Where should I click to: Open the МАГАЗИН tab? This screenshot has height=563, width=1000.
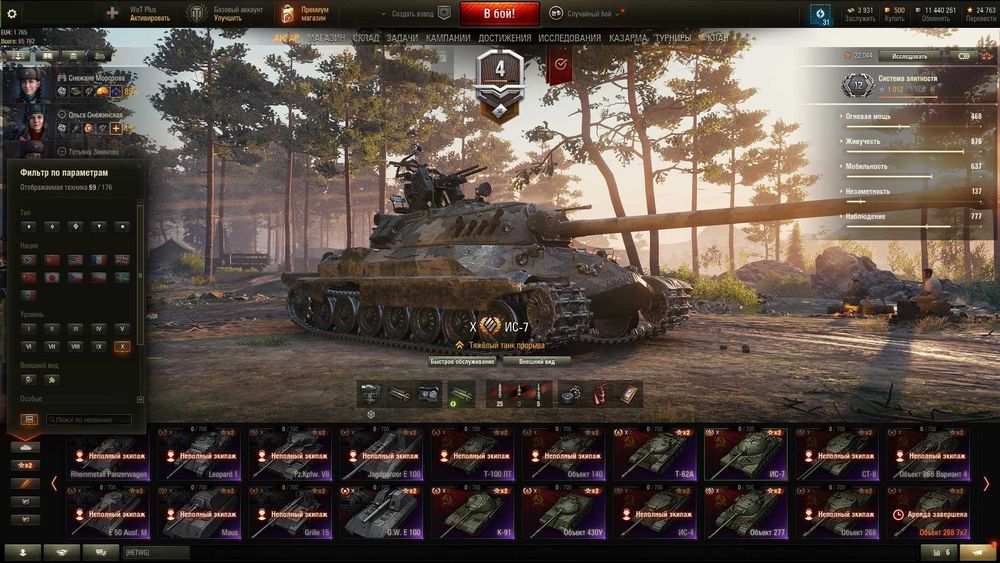coord(326,38)
